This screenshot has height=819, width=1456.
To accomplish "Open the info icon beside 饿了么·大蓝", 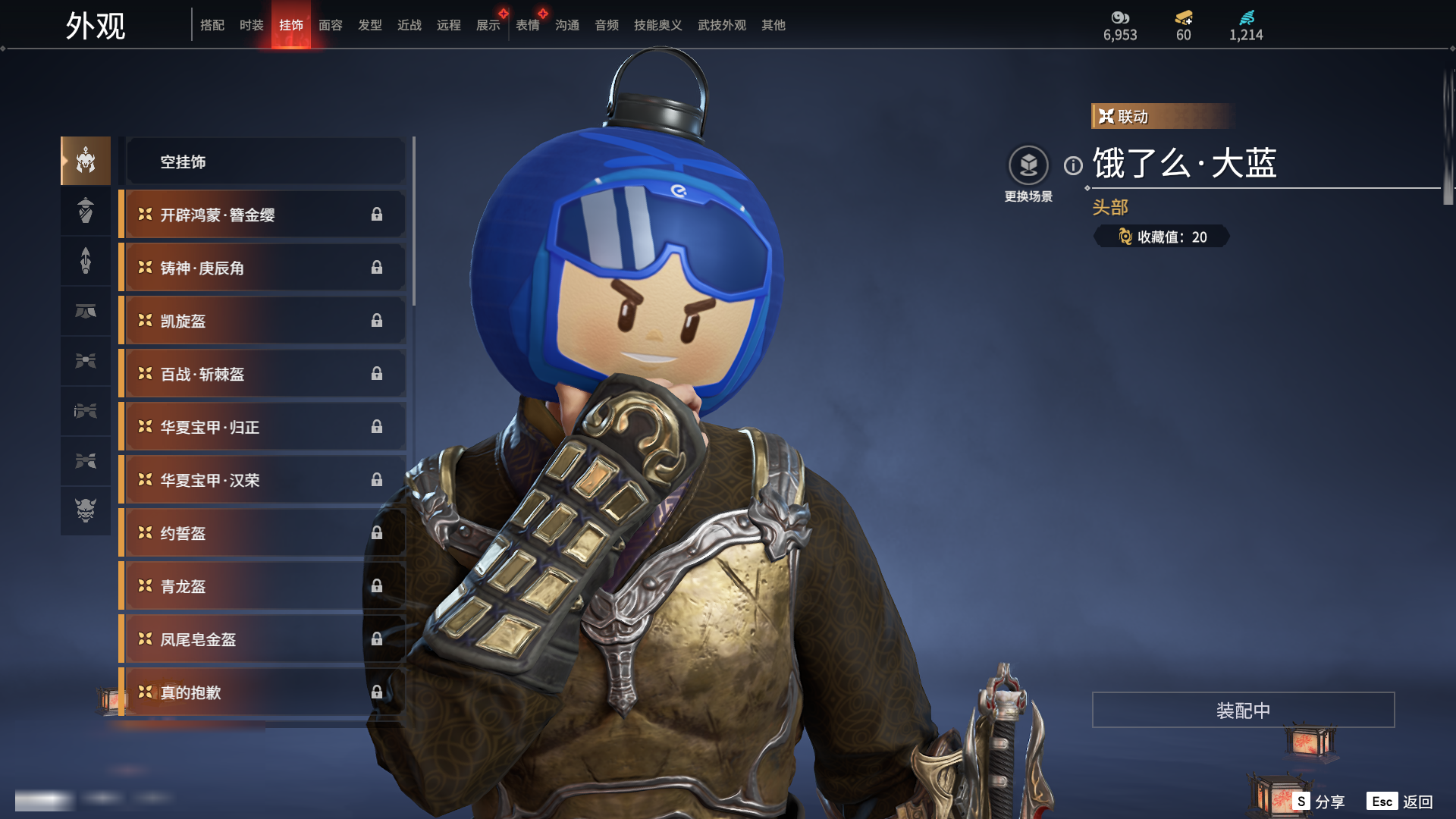I will 1073,165.
